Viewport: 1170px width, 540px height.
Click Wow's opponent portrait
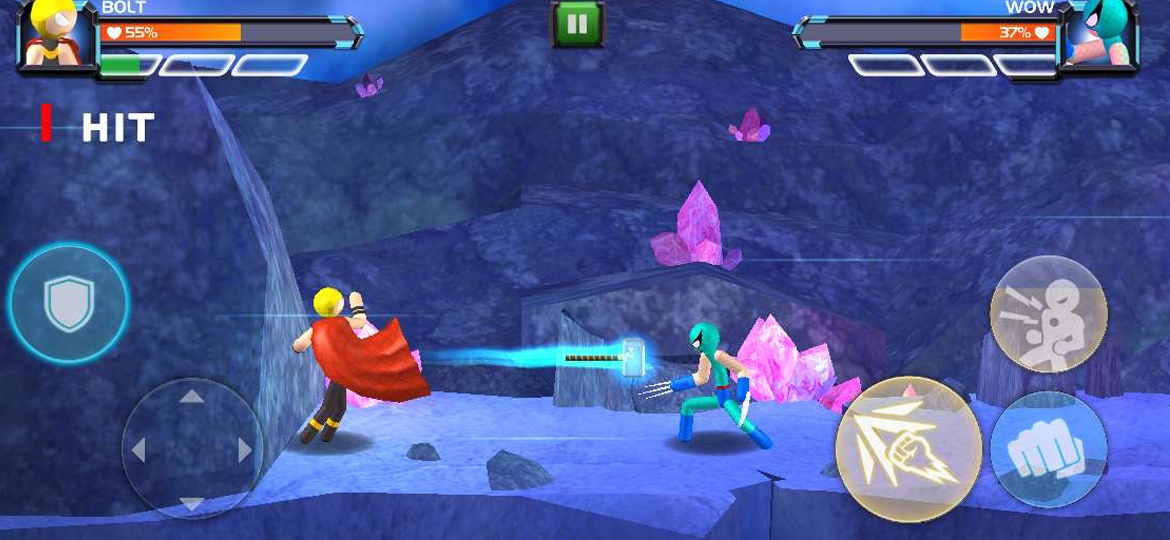coord(1099,35)
